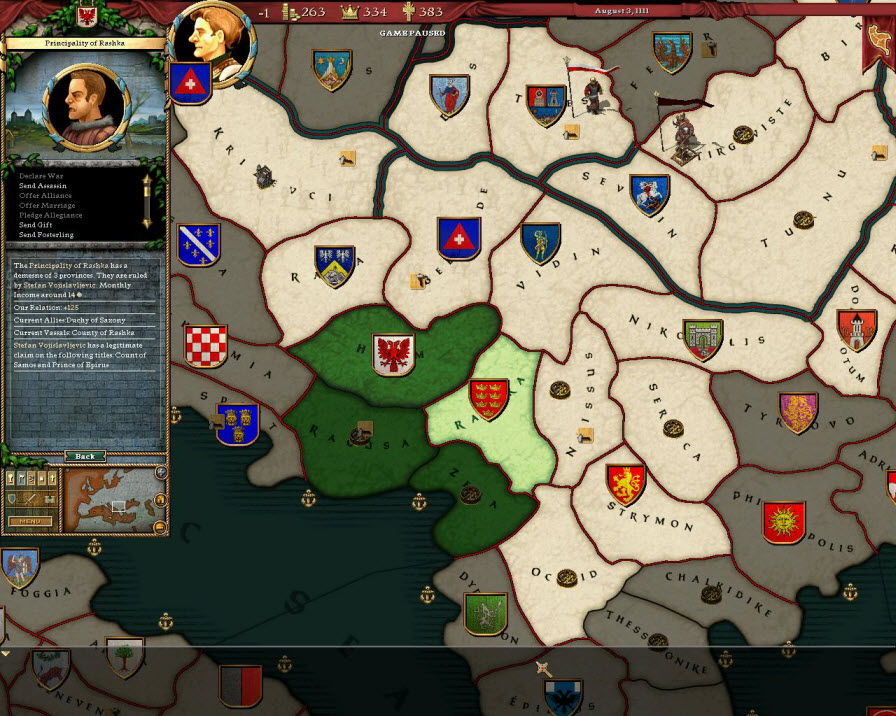This screenshot has width=896, height=716.
Task: Choose the Send Fosterling option
Action: (46, 235)
